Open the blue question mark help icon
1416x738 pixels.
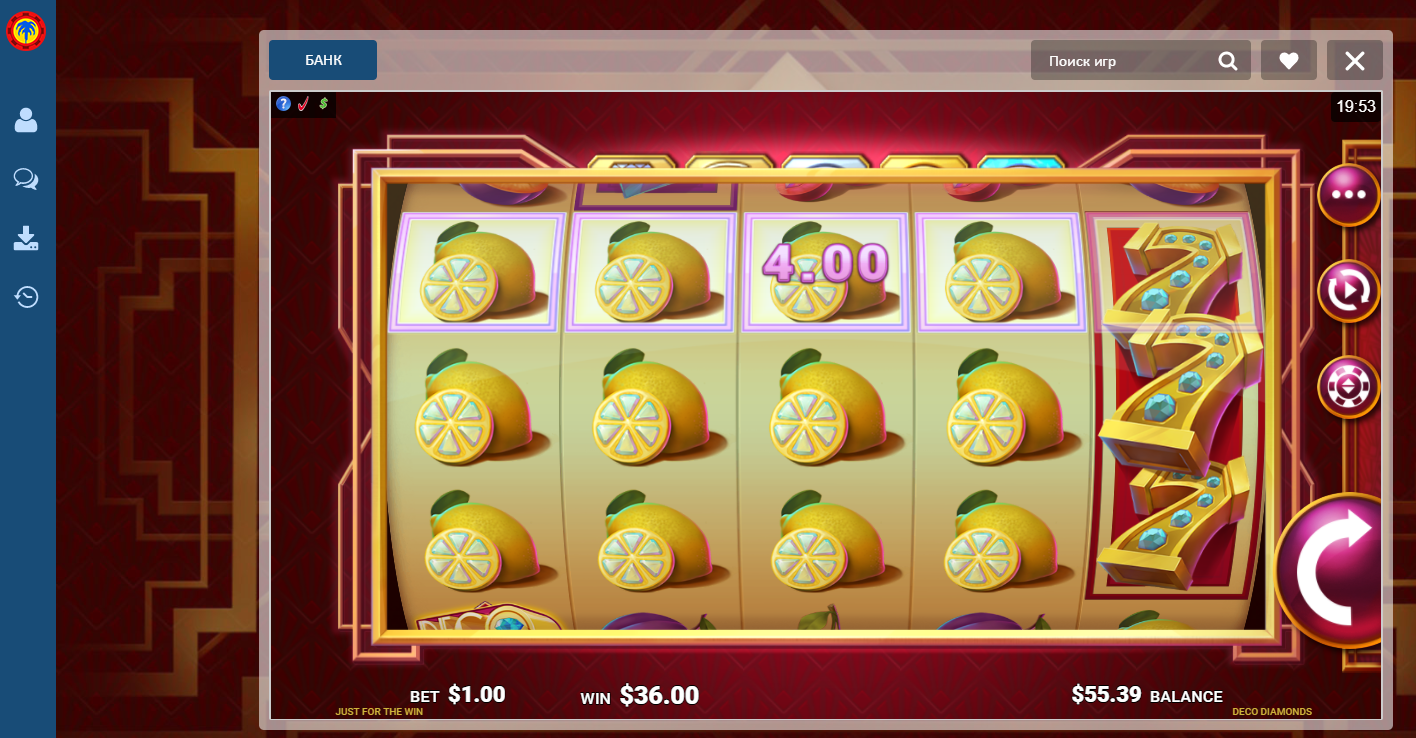coord(283,104)
